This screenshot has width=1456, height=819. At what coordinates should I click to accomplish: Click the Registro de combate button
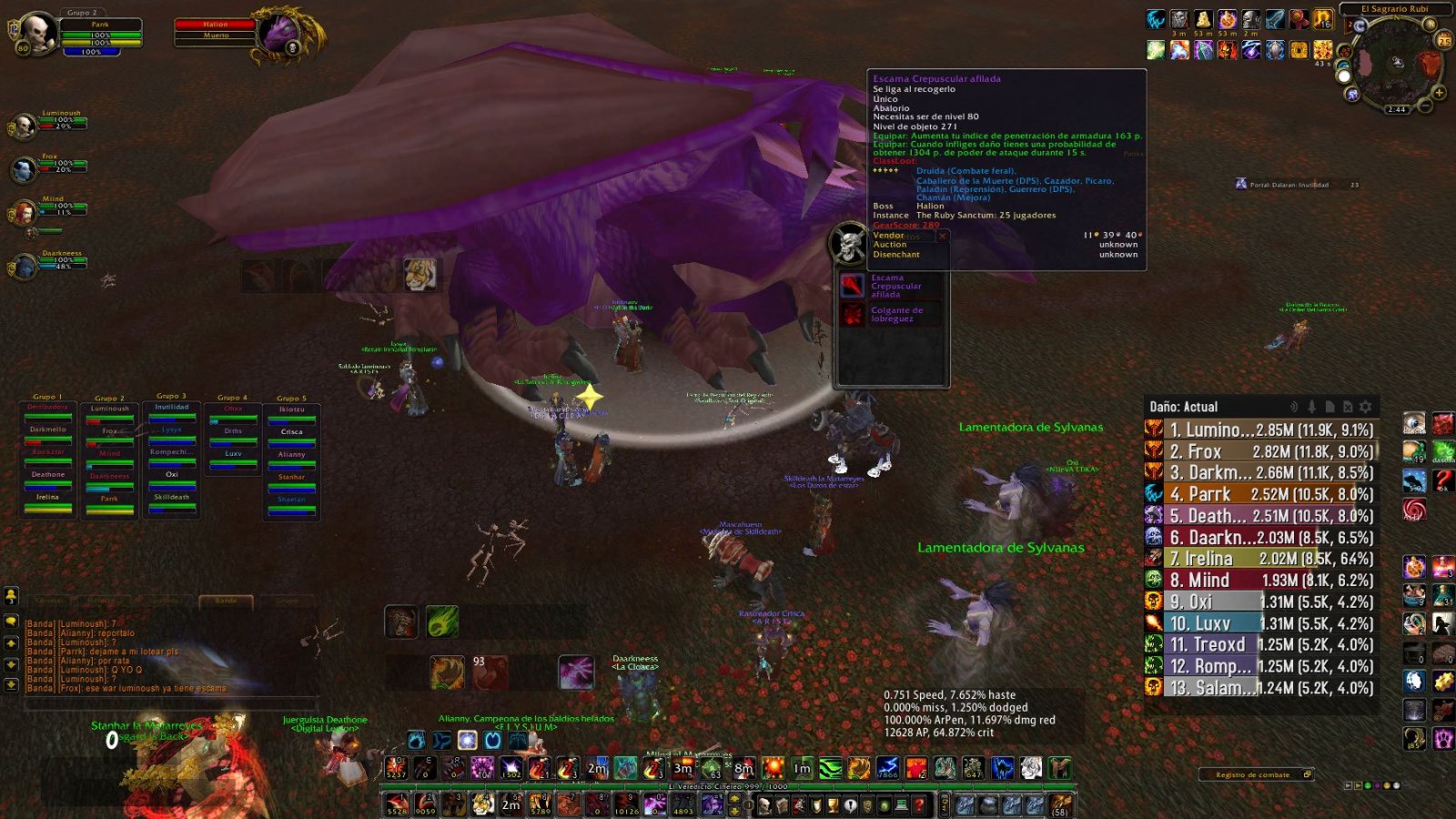point(1254,774)
